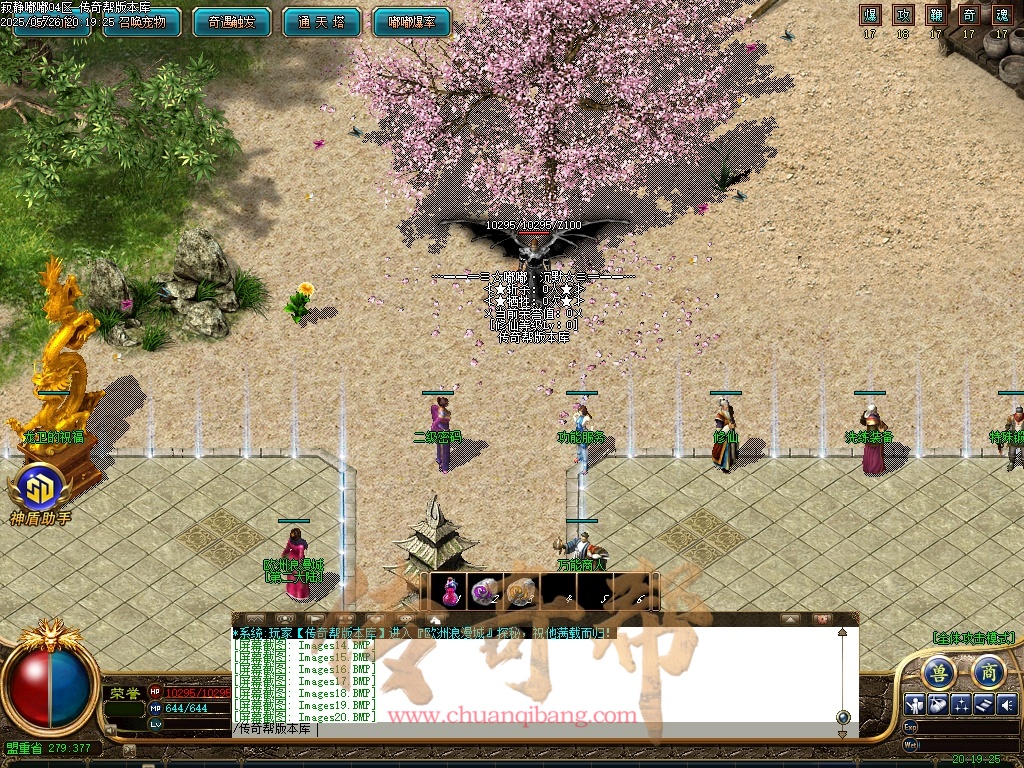Switch the 全体攻击模式 attack mode label
This screenshot has height=768, width=1024.
click(973, 638)
